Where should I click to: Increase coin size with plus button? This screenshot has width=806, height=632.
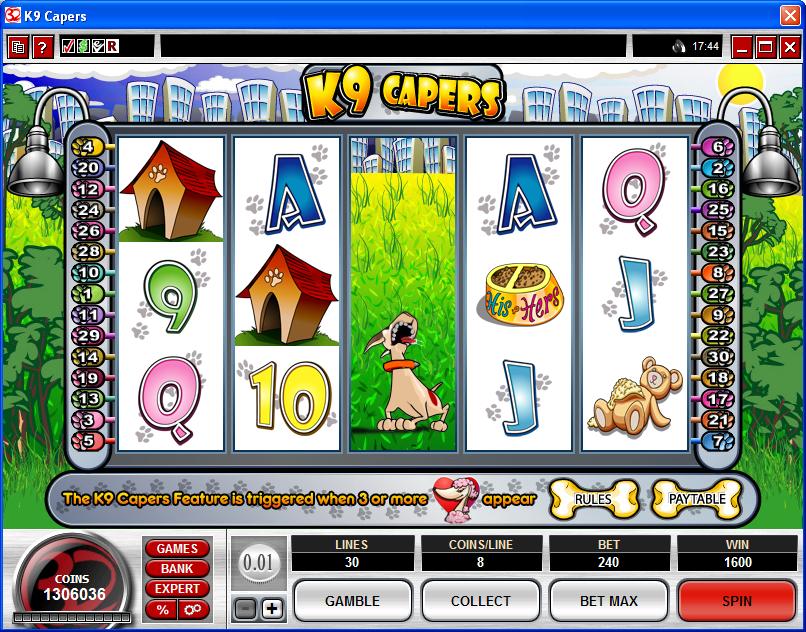272,608
